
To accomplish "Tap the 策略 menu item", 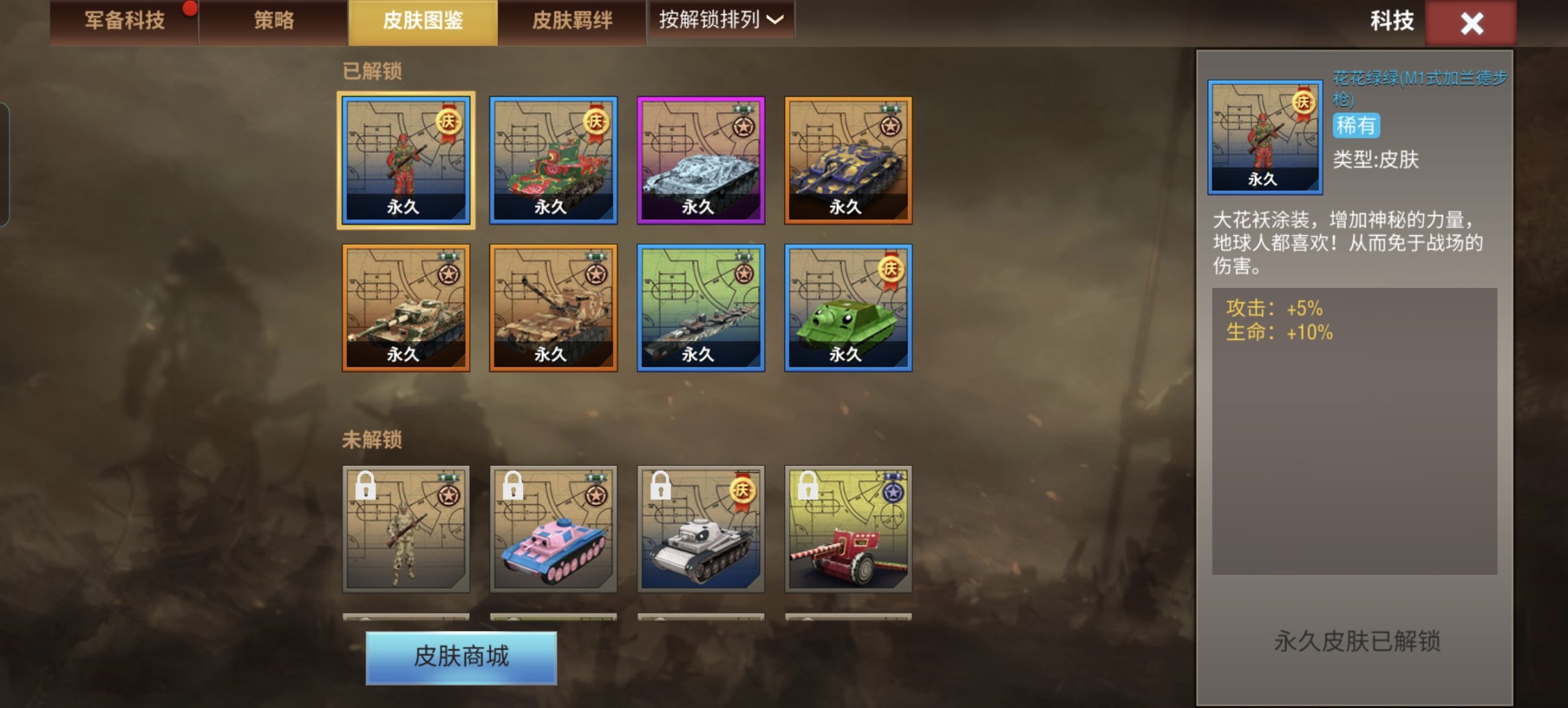I will tap(271, 20).
